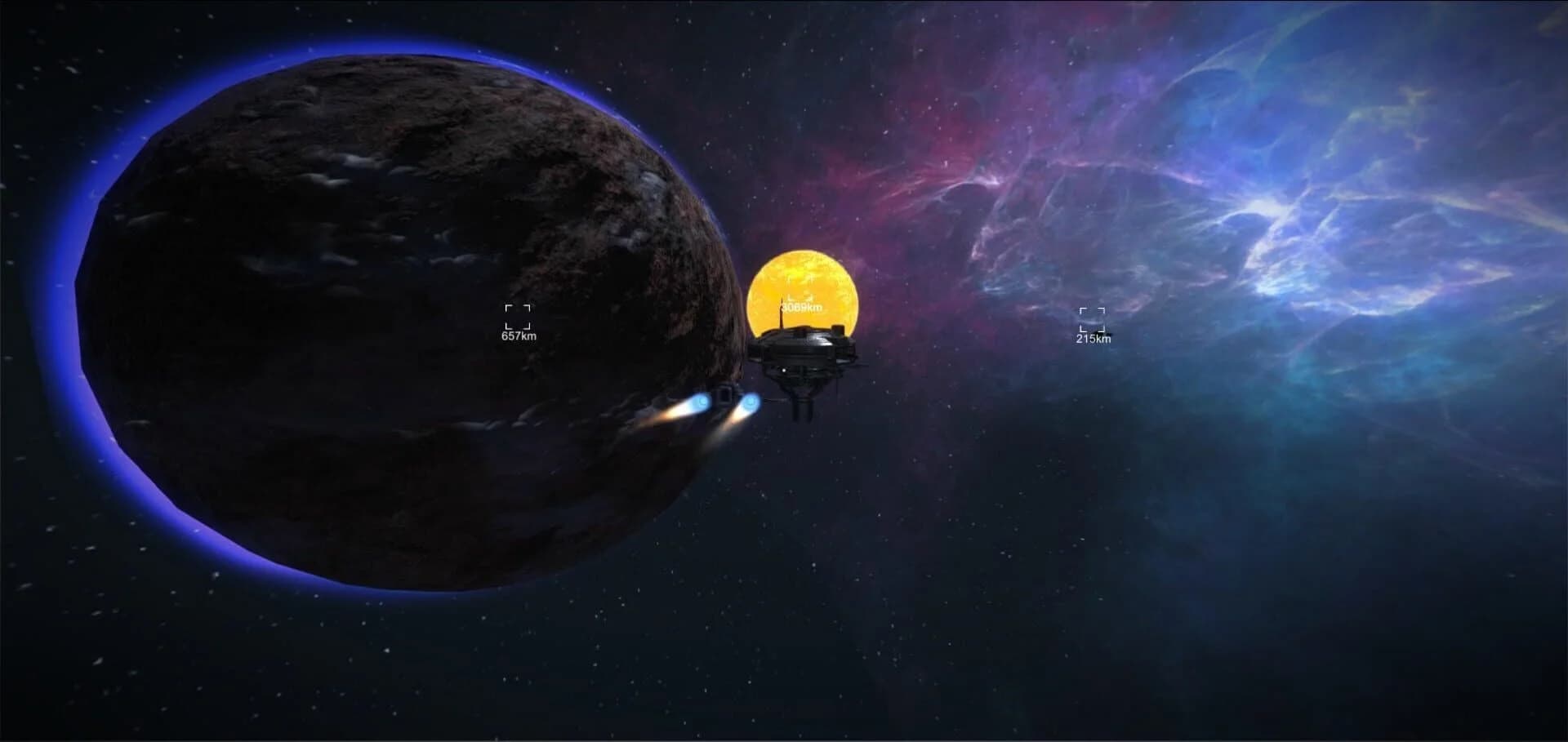Expand the 3069km distance readout
The width and height of the screenshot is (1568, 742).
pyautogui.click(x=801, y=308)
